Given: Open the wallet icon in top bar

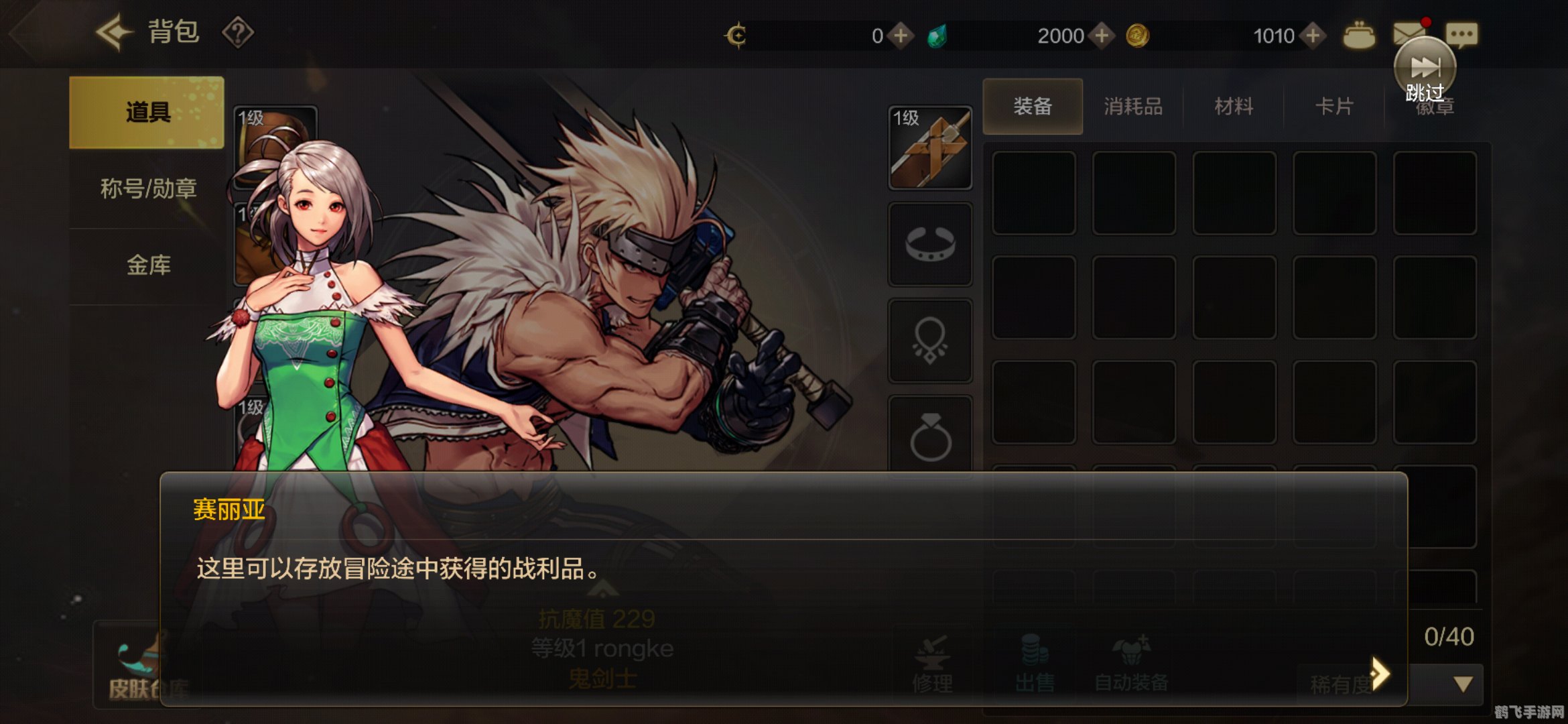Looking at the screenshot, I should pos(1361,35).
